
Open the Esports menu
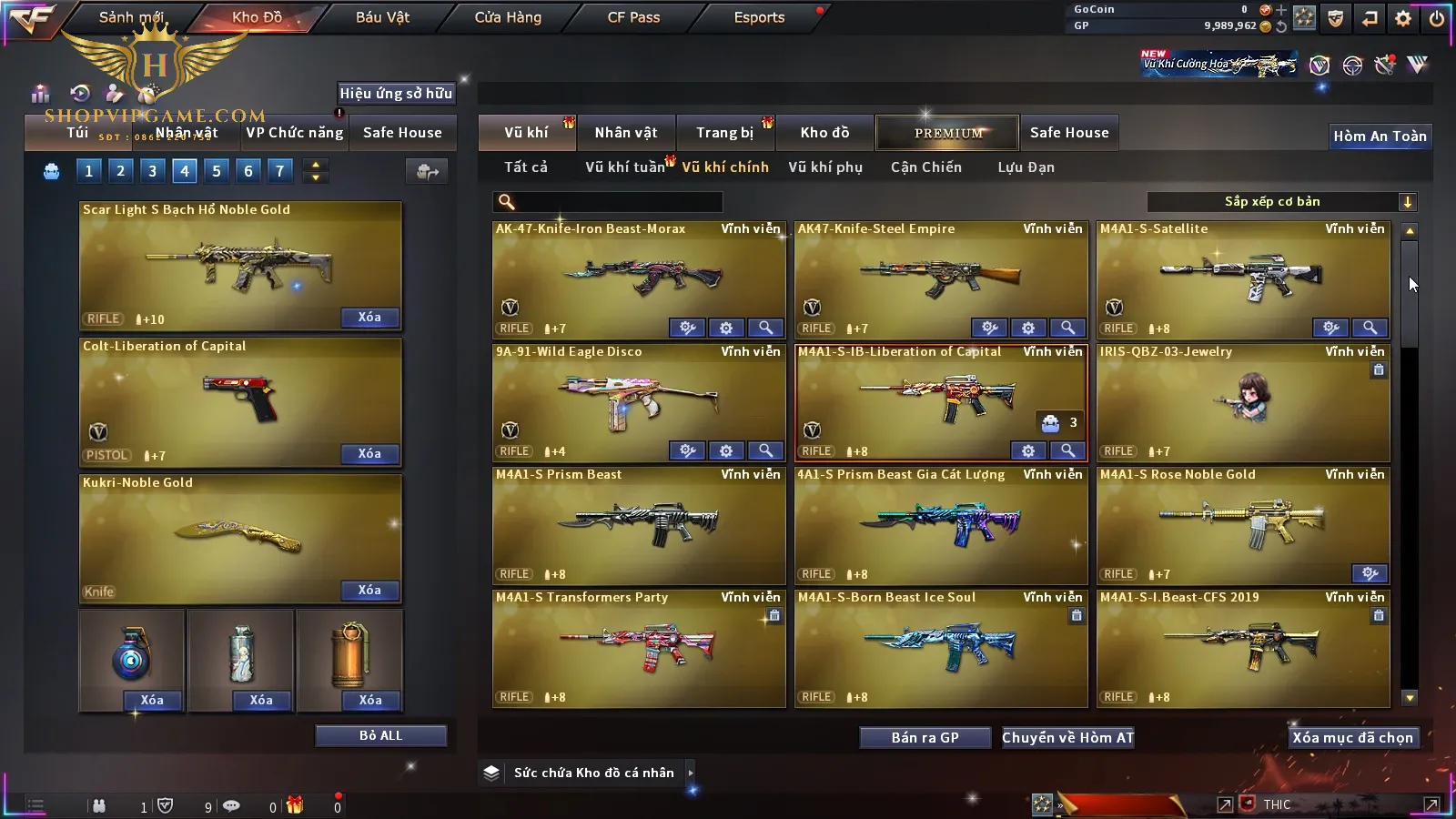pyautogui.click(x=759, y=17)
